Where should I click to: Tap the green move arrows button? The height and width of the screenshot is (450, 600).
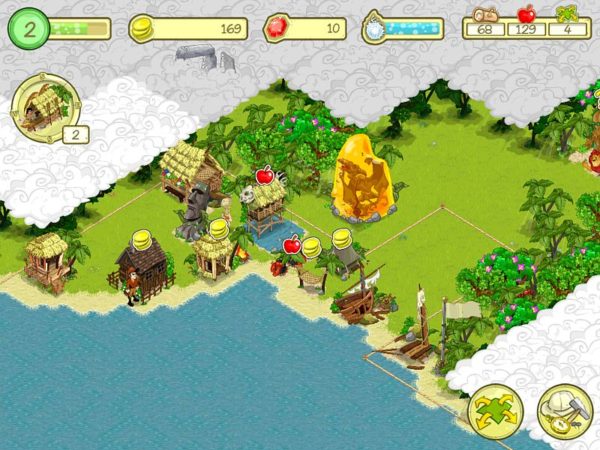coord(495,411)
